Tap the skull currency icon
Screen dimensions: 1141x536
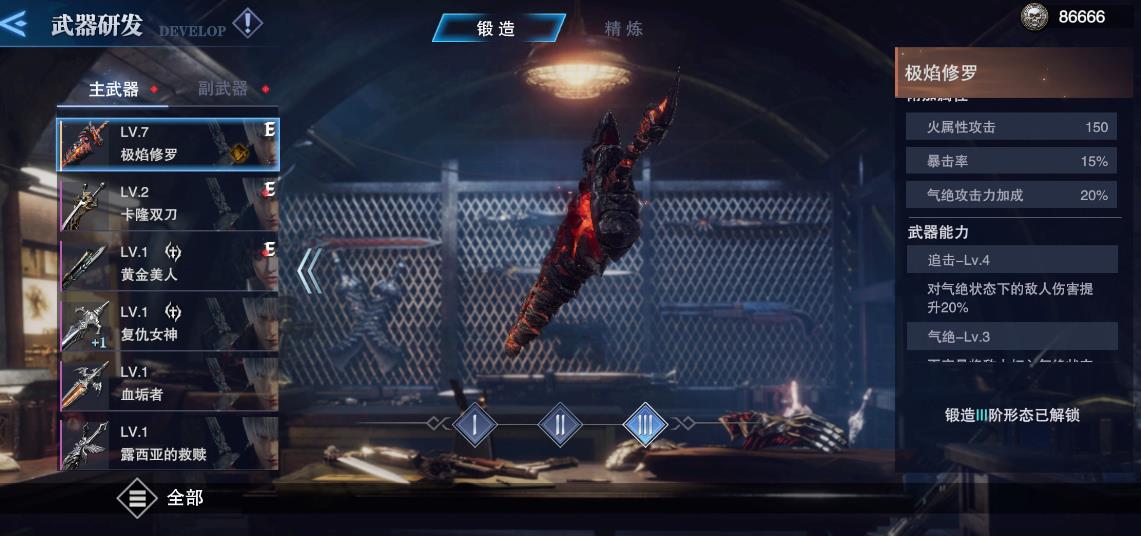click(x=1034, y=17)
